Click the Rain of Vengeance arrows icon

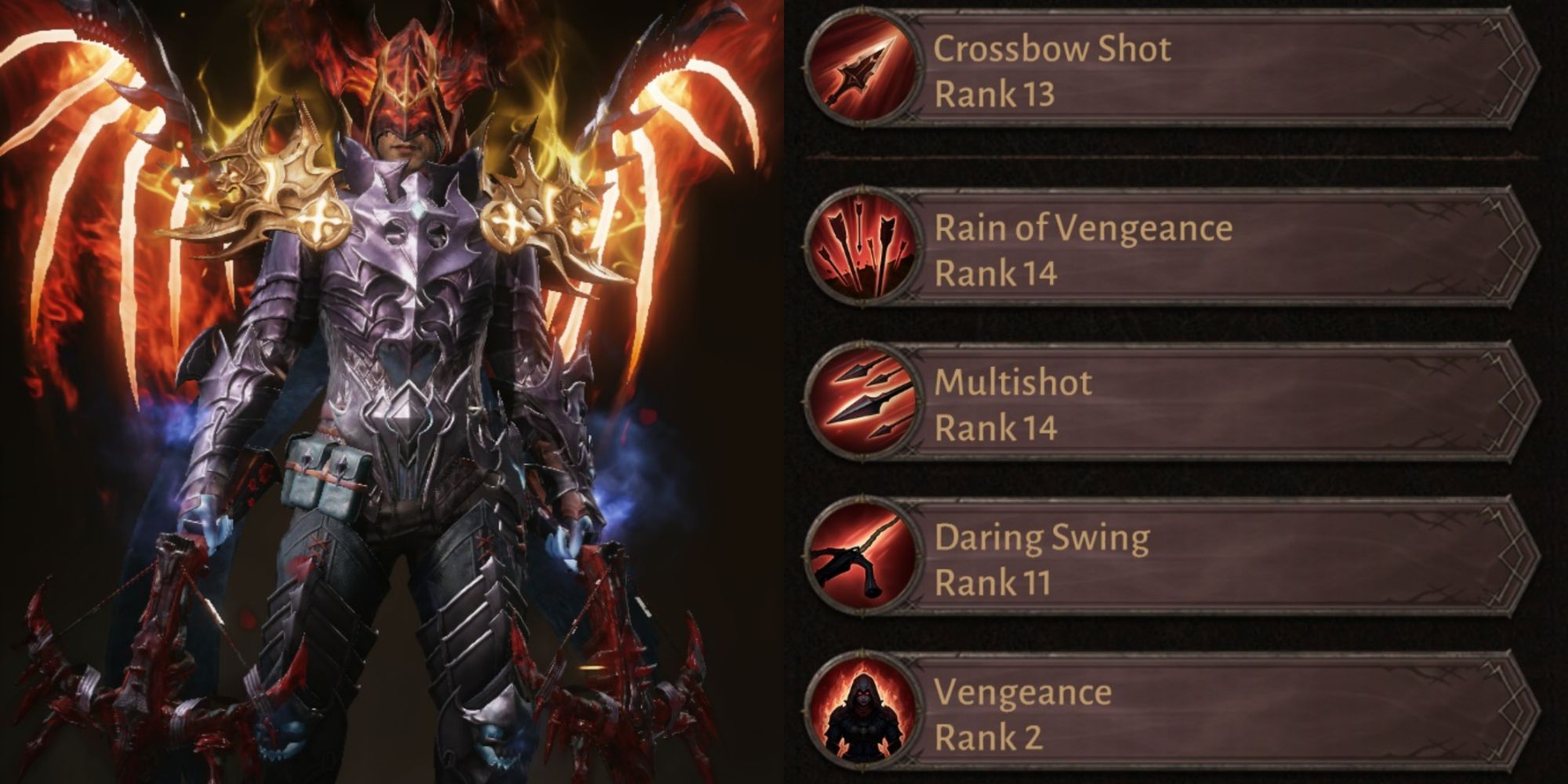point(862,249)
